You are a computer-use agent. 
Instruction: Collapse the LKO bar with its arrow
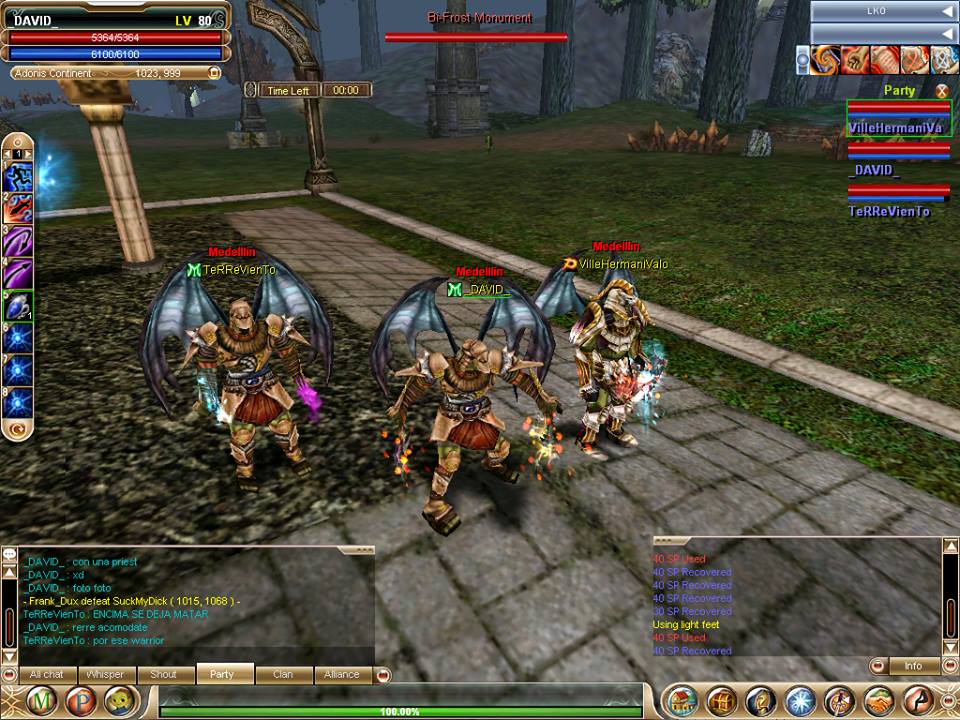[x=947, y=11]
